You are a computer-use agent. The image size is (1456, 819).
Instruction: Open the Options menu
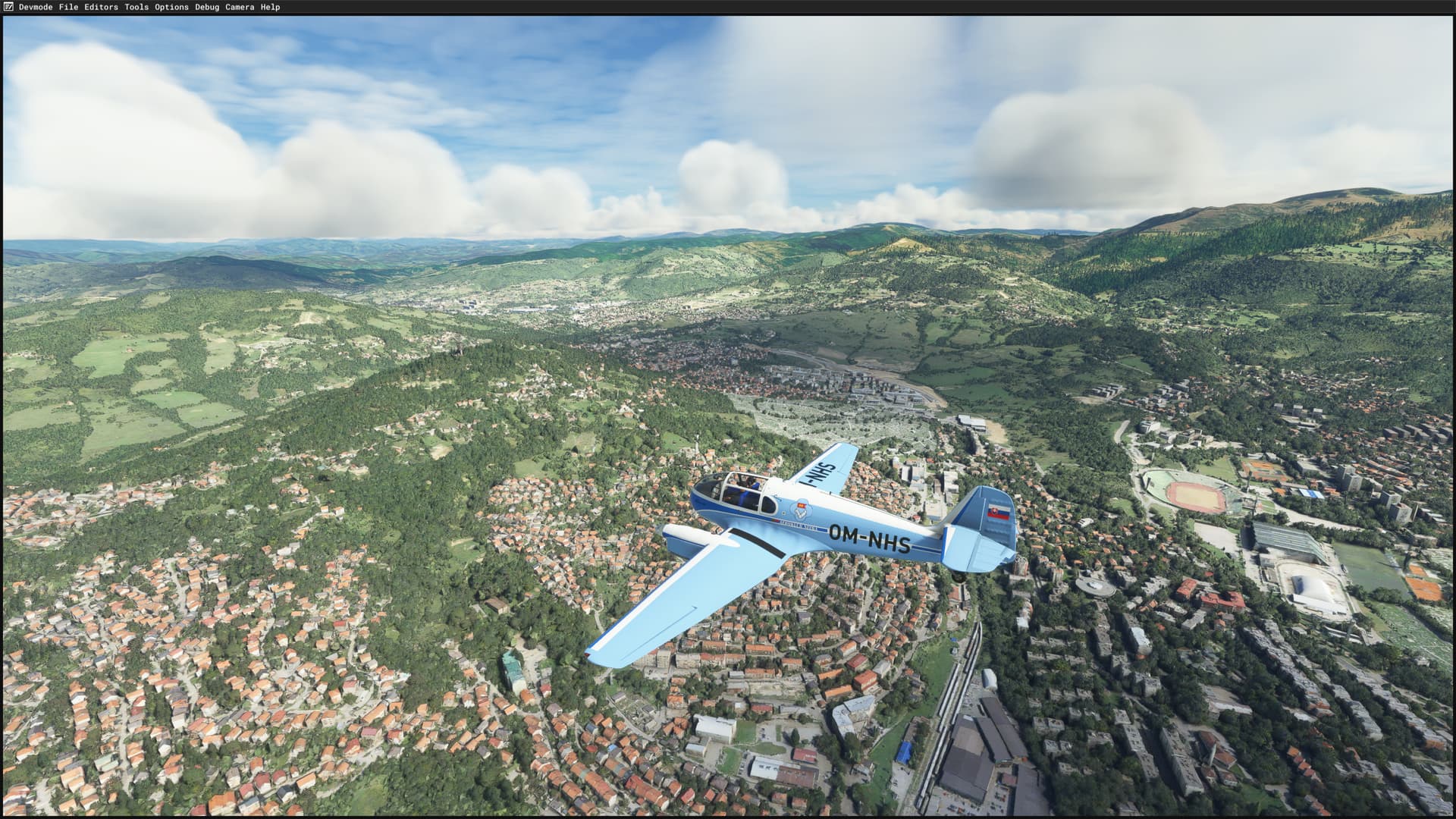tap(171, 7)
